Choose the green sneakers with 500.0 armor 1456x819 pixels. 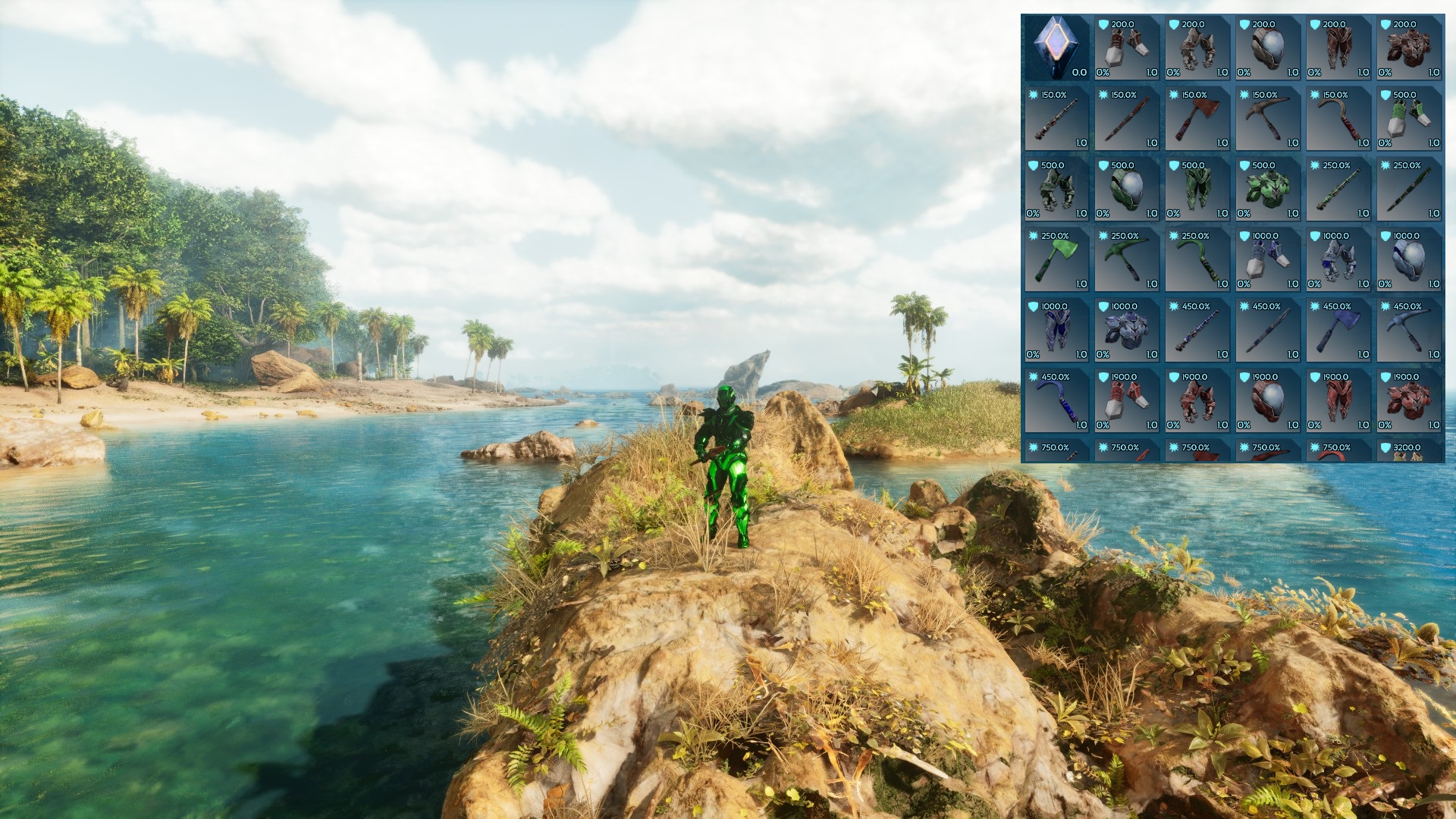click(x=1409, y=119)
